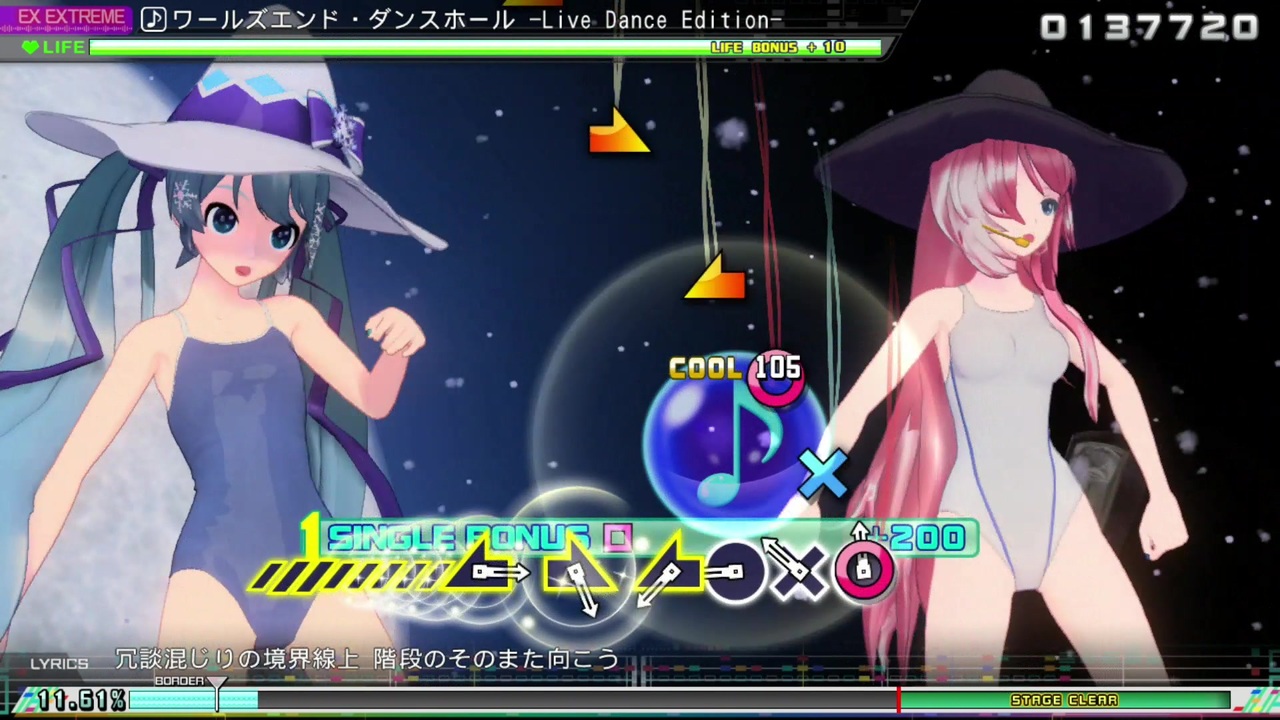Screen dimensions: 1280x720
Task: Switch to the LYRICS section label
Action: point(58,662)
